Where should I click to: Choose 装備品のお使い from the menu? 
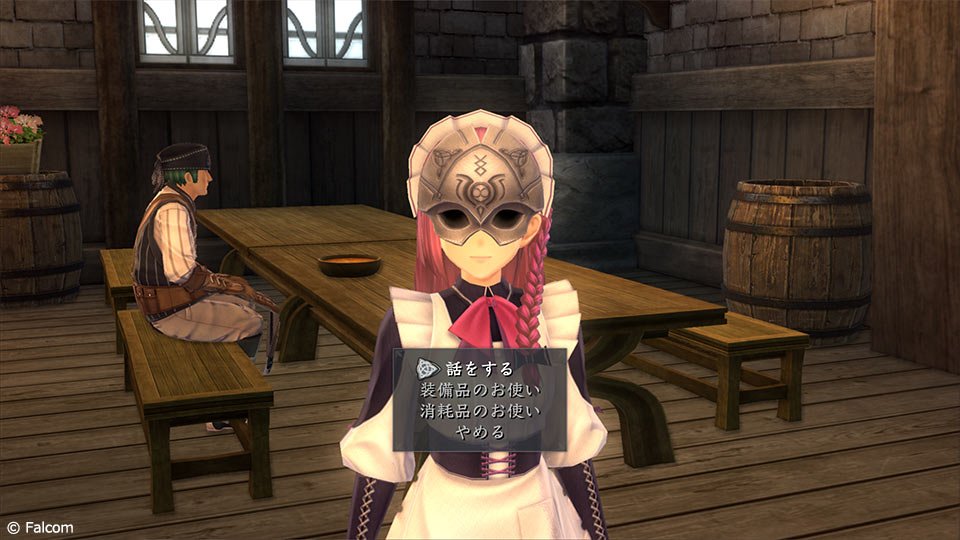pyautogui.click(x=481, y=389)
